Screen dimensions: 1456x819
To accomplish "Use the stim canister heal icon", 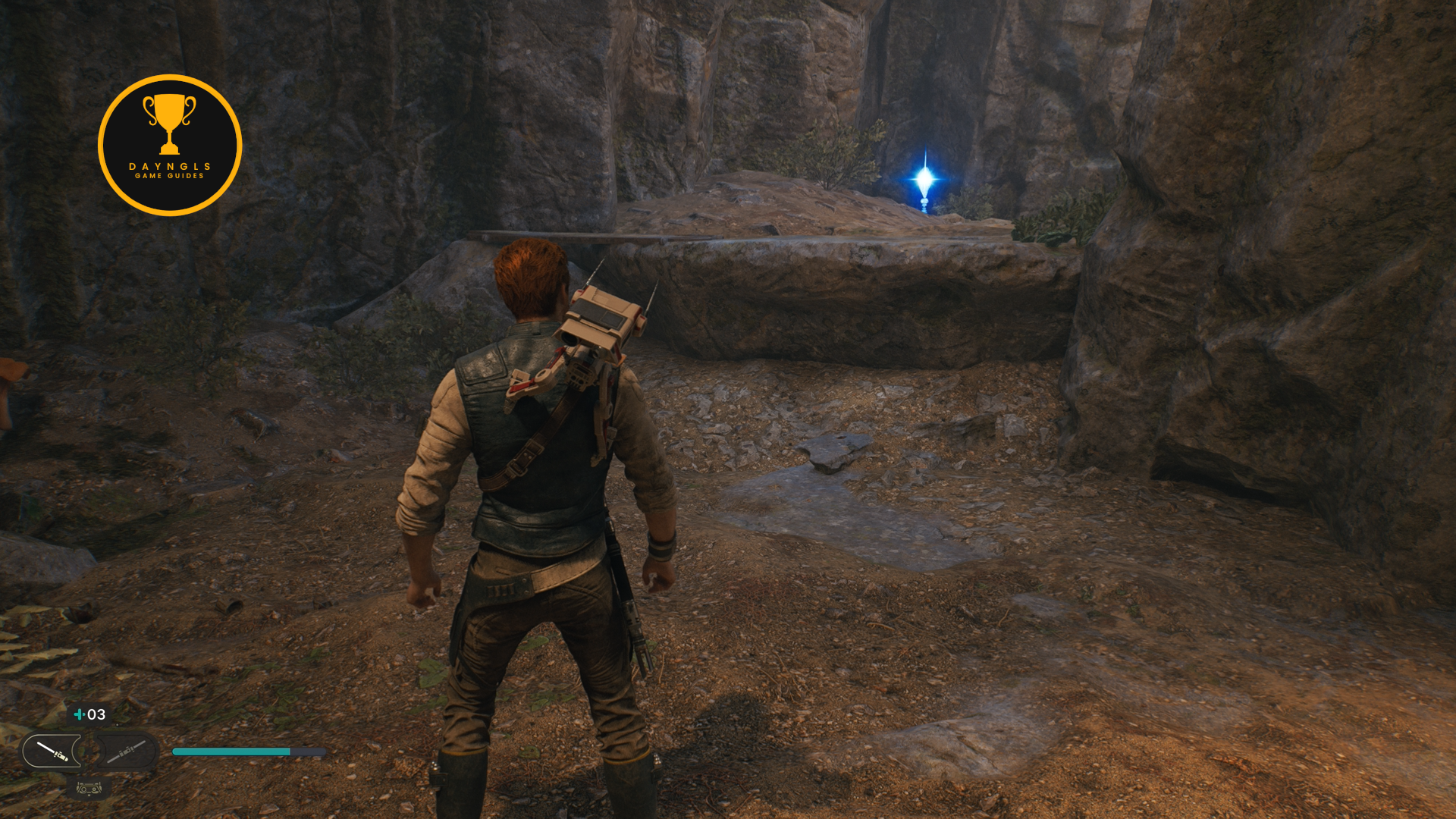I will pyautogui.click(x=79, y=714).
